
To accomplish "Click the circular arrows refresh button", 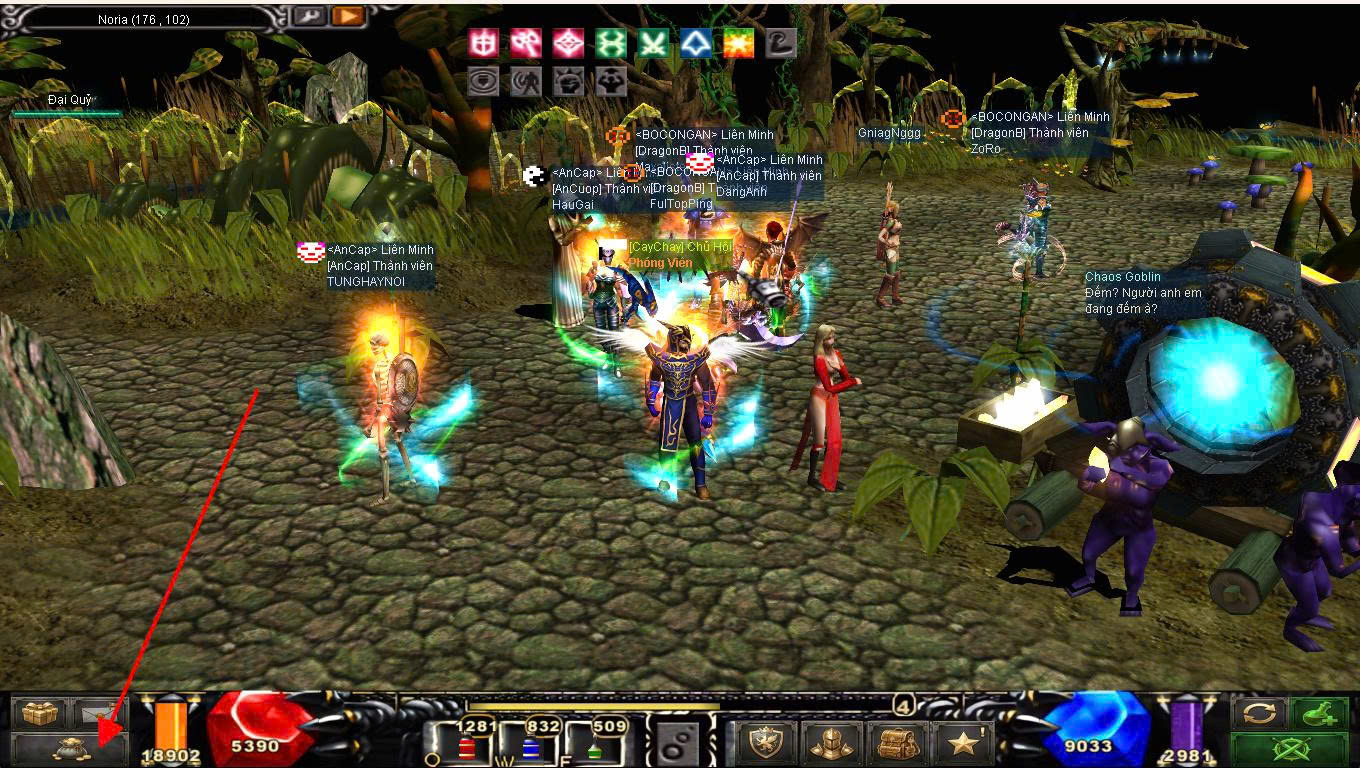I will (x=1260, y=713).
